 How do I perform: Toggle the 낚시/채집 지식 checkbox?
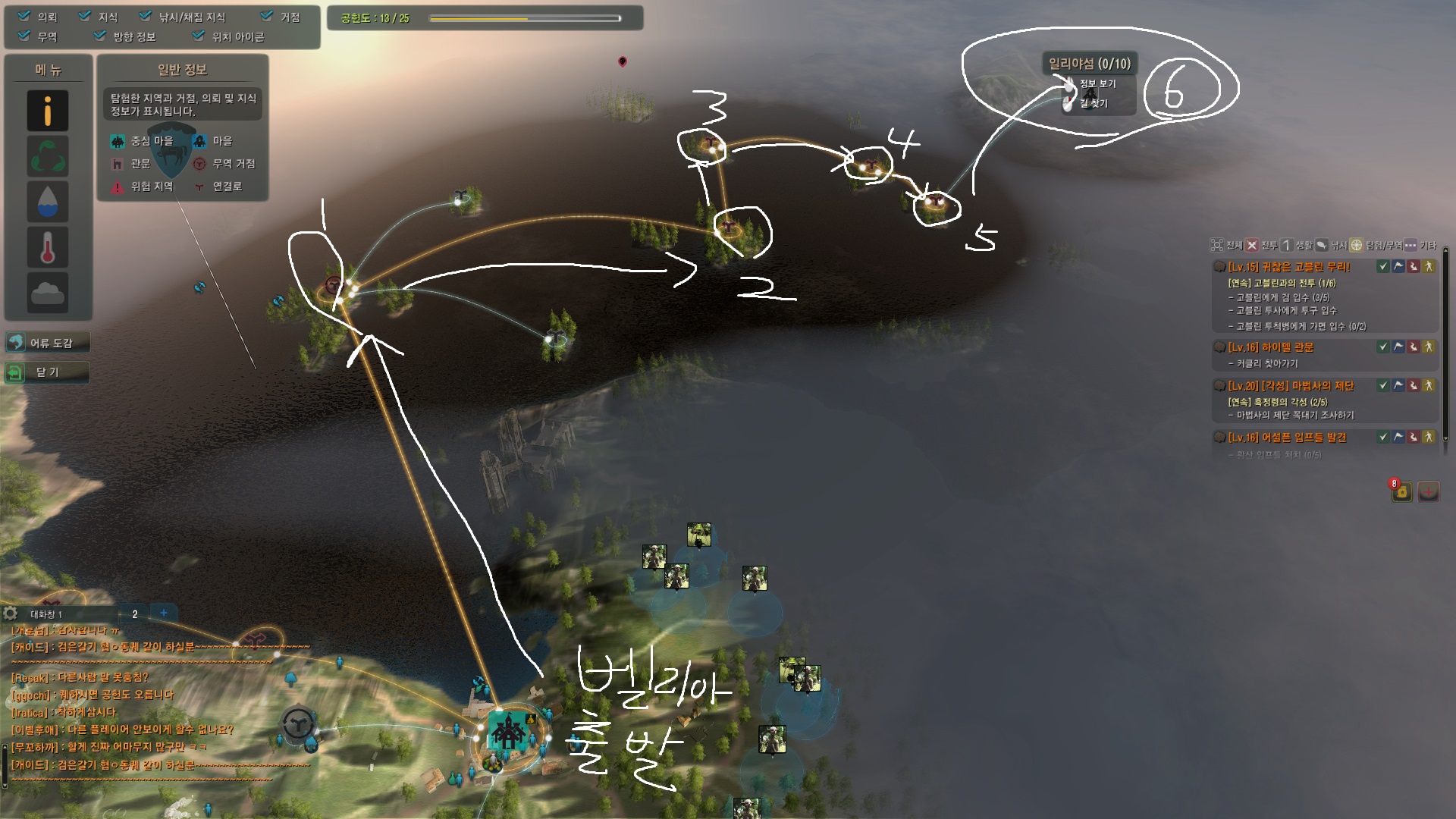[146, 16]
